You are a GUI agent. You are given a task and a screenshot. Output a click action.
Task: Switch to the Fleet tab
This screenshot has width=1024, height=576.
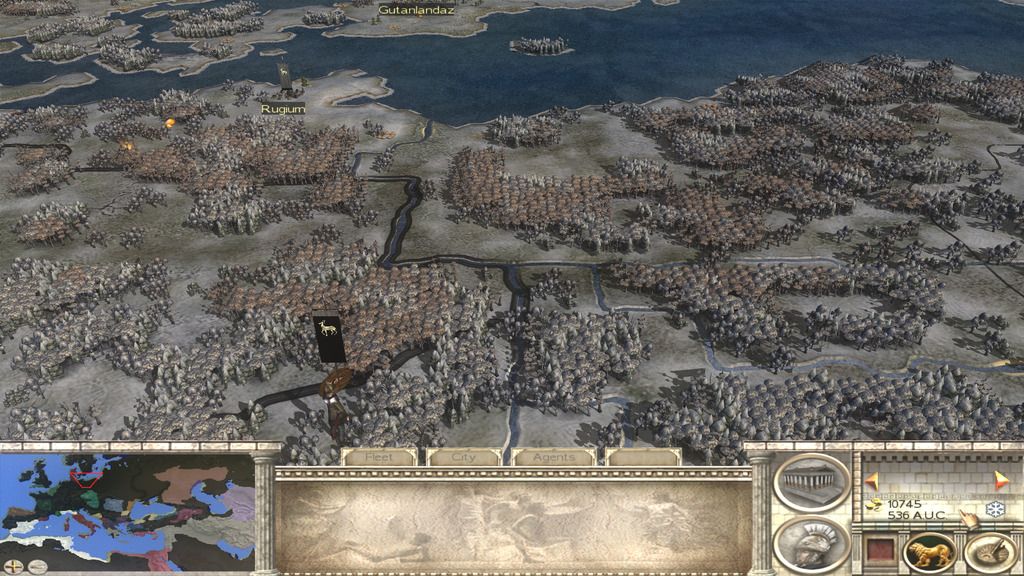point(378,457)
